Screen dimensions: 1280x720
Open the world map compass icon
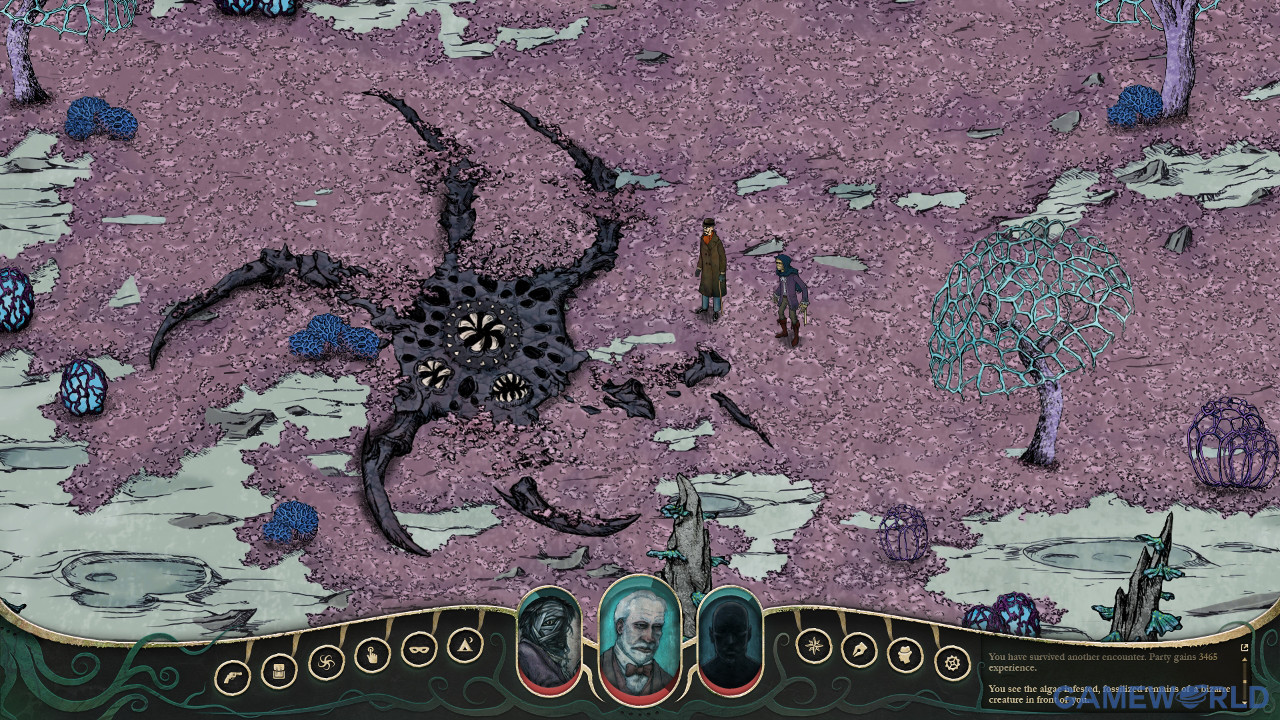(x=813, y=650)
